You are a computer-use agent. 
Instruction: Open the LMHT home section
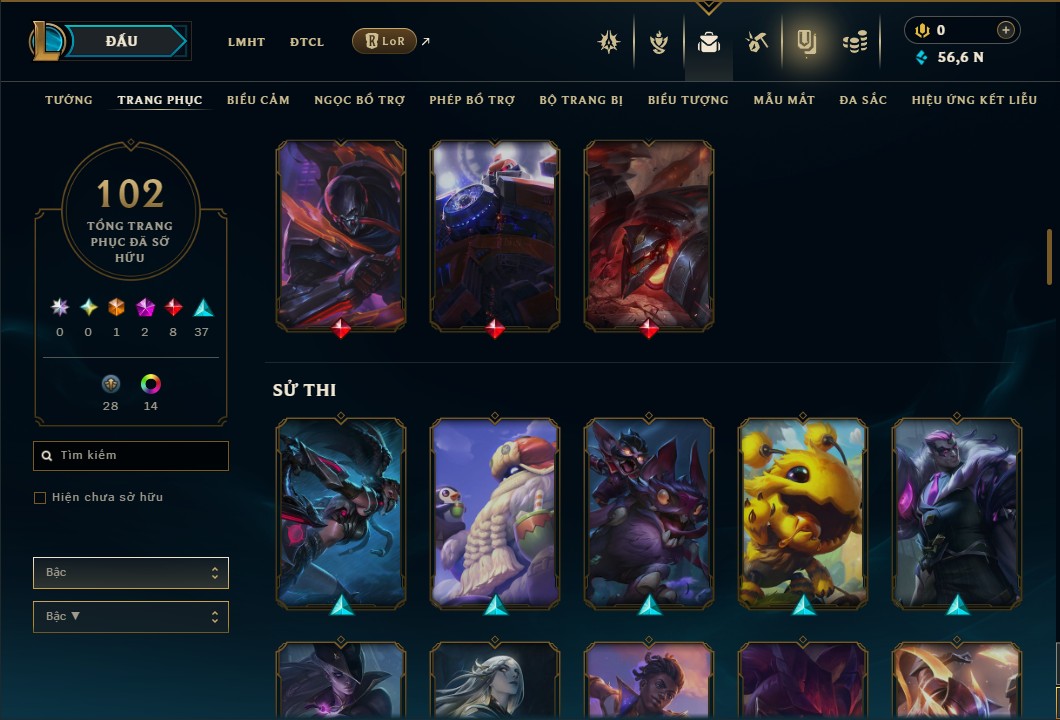(246, 42)
